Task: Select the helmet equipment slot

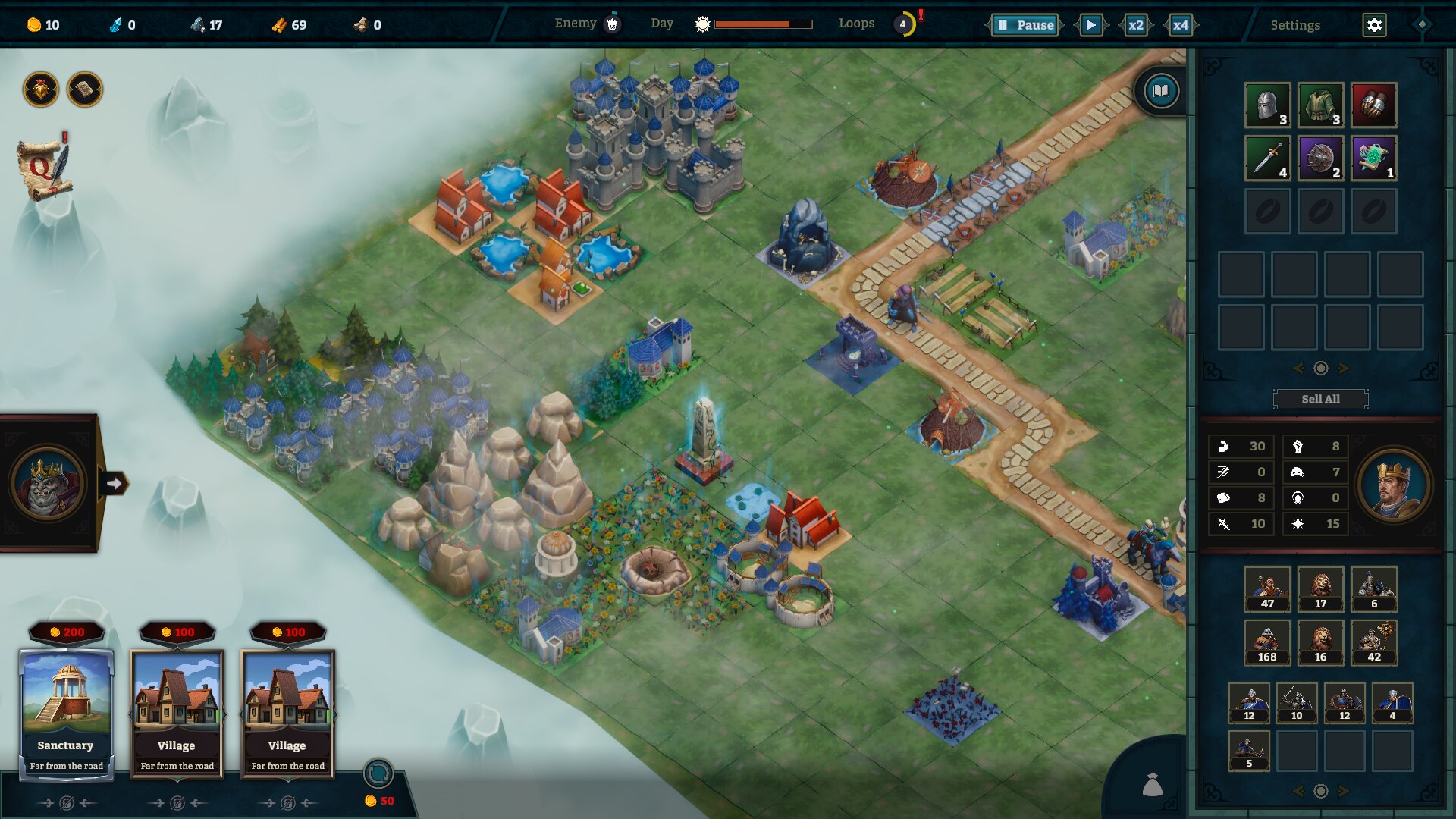Action: click(x=1267, y=105)
